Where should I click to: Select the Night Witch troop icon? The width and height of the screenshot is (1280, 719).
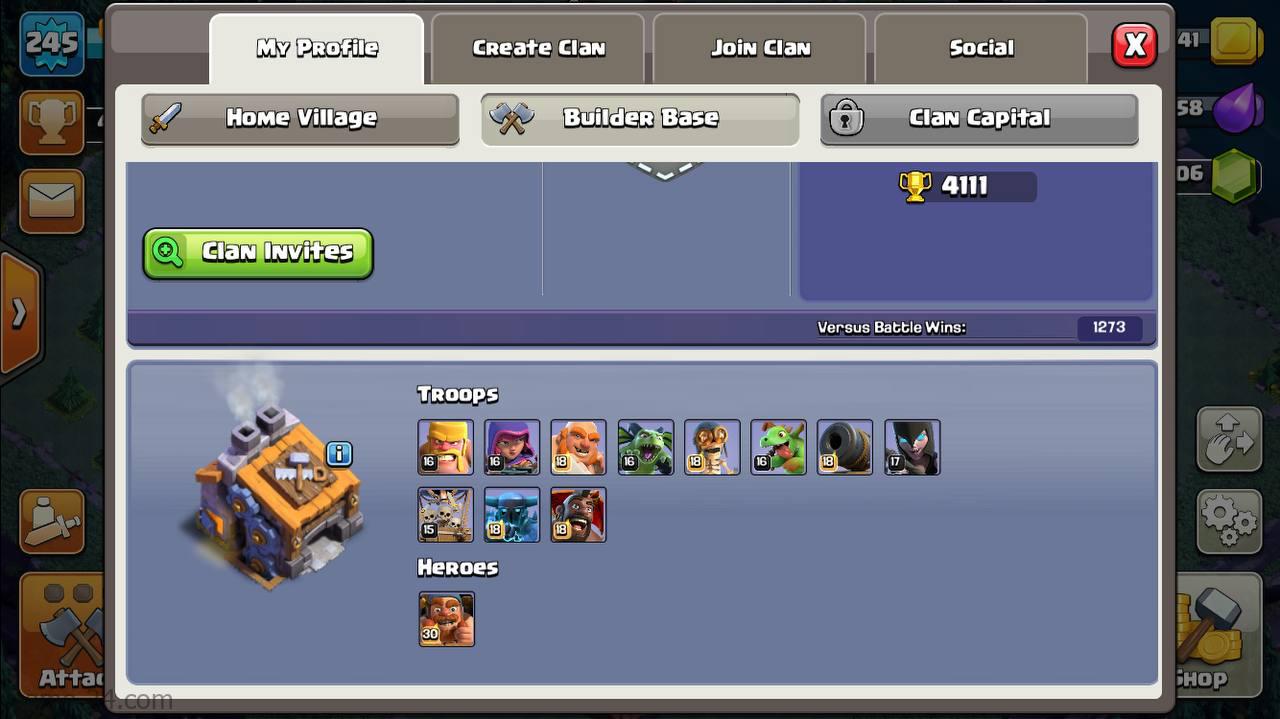click(912, 447)
